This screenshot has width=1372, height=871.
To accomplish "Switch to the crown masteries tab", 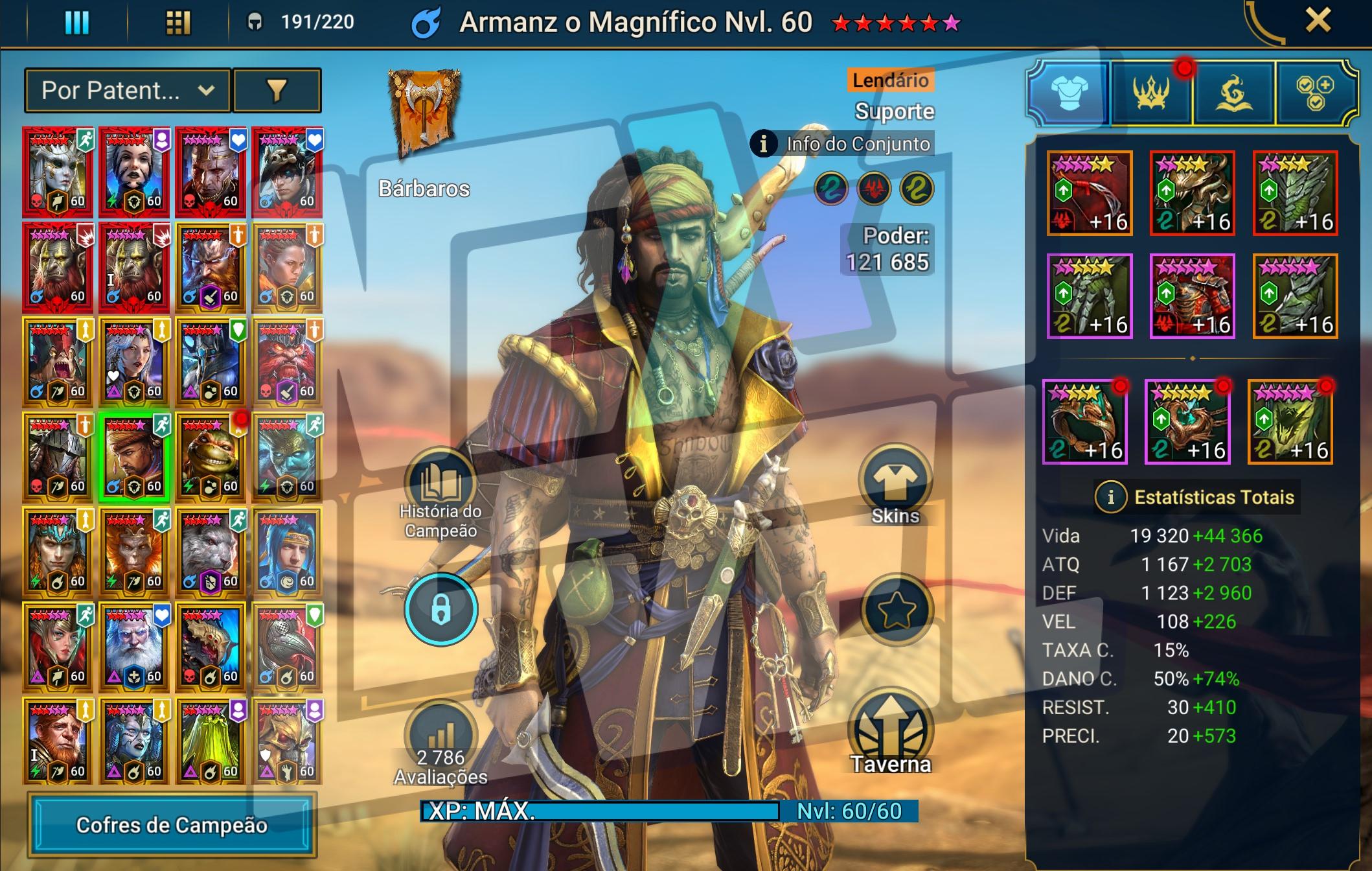I will 1151,93.
